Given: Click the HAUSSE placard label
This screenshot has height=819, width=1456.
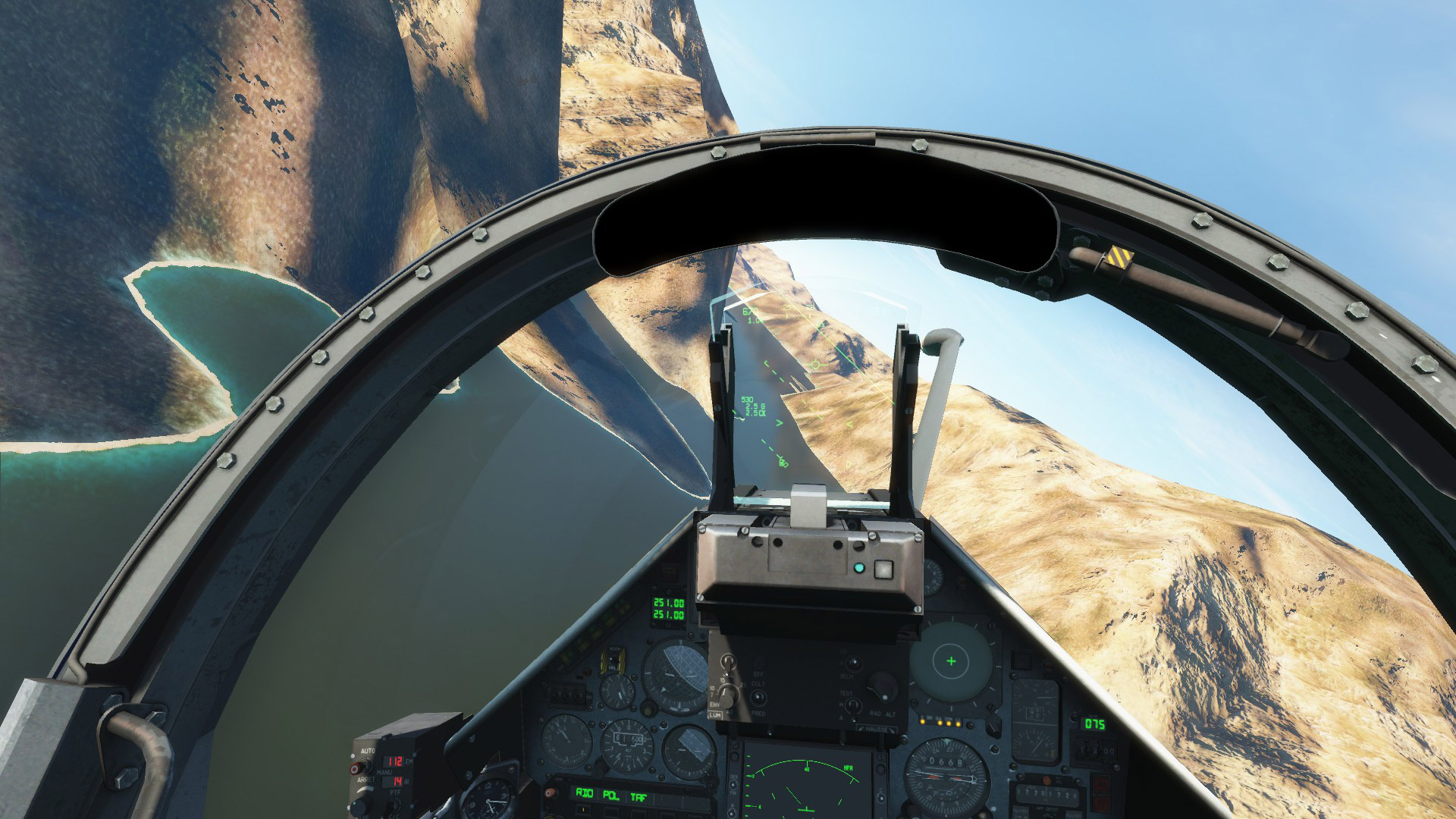Looking at the screenshot, I should [x=876, y=729].
